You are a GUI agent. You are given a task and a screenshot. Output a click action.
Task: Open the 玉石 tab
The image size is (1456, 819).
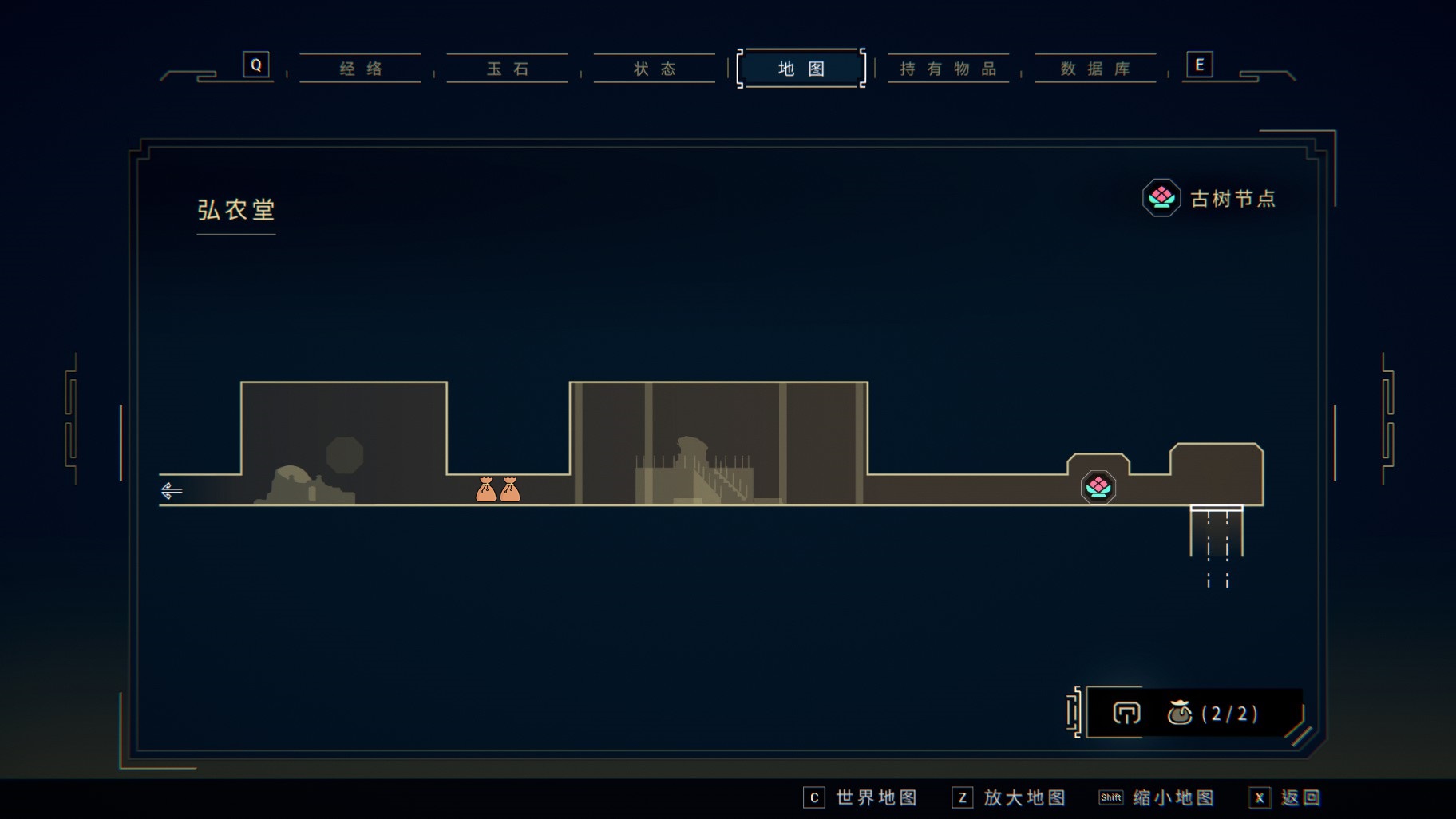pyautogui.click(x=508, y=69)
